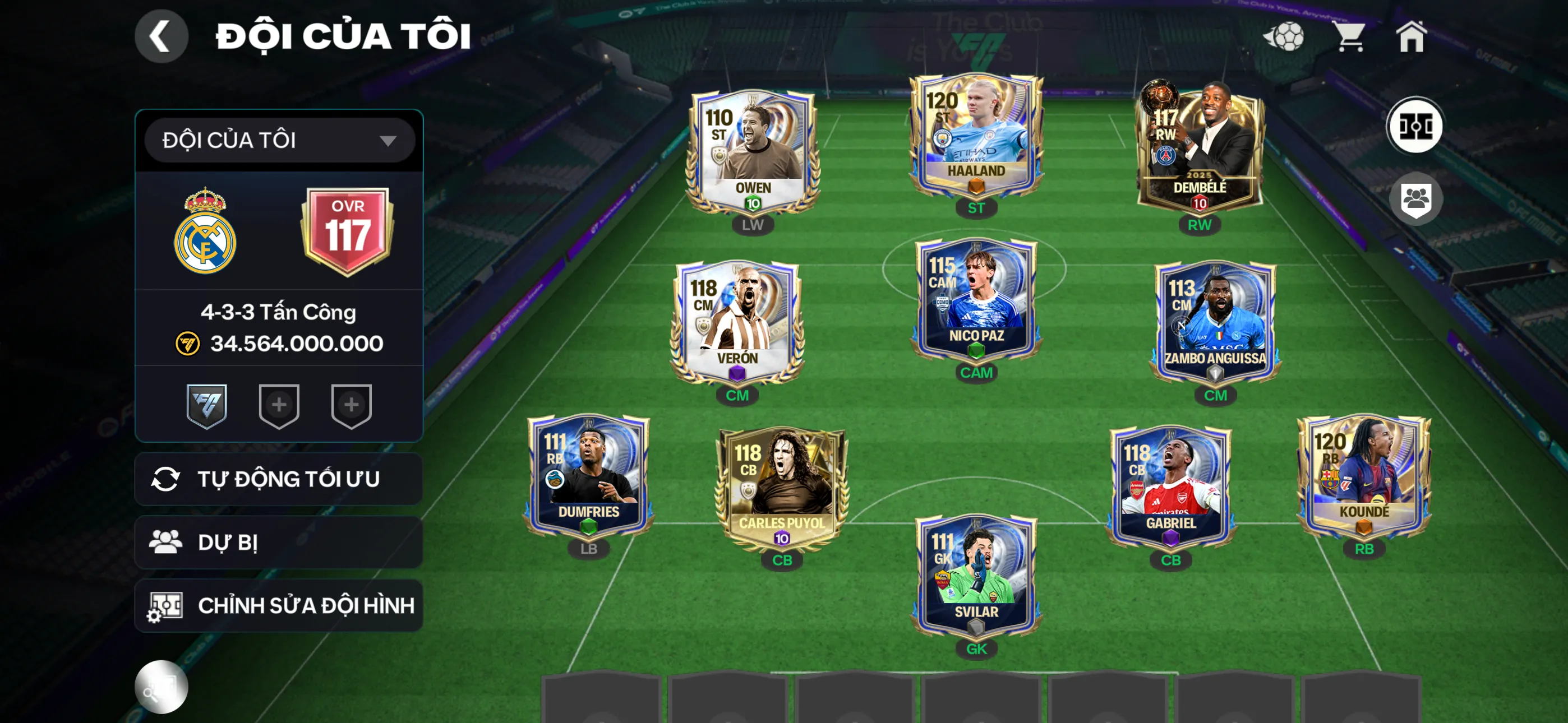The image size is (1568, 723).
Task: Open the ĐỘI CỦA TÔI squad dropdown
Action: (279, 141)
